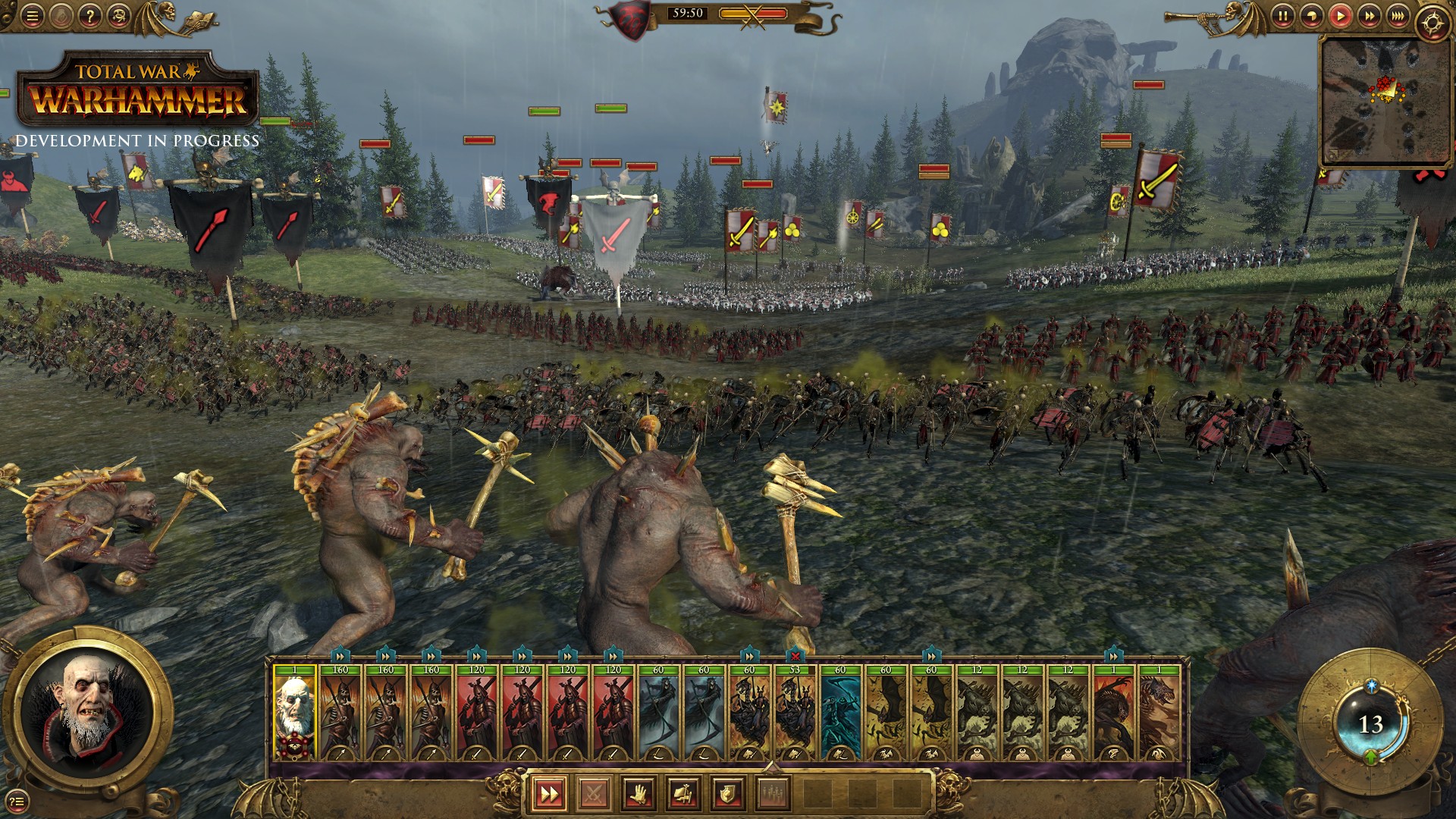Open the hamburger menu

point(32,14)
